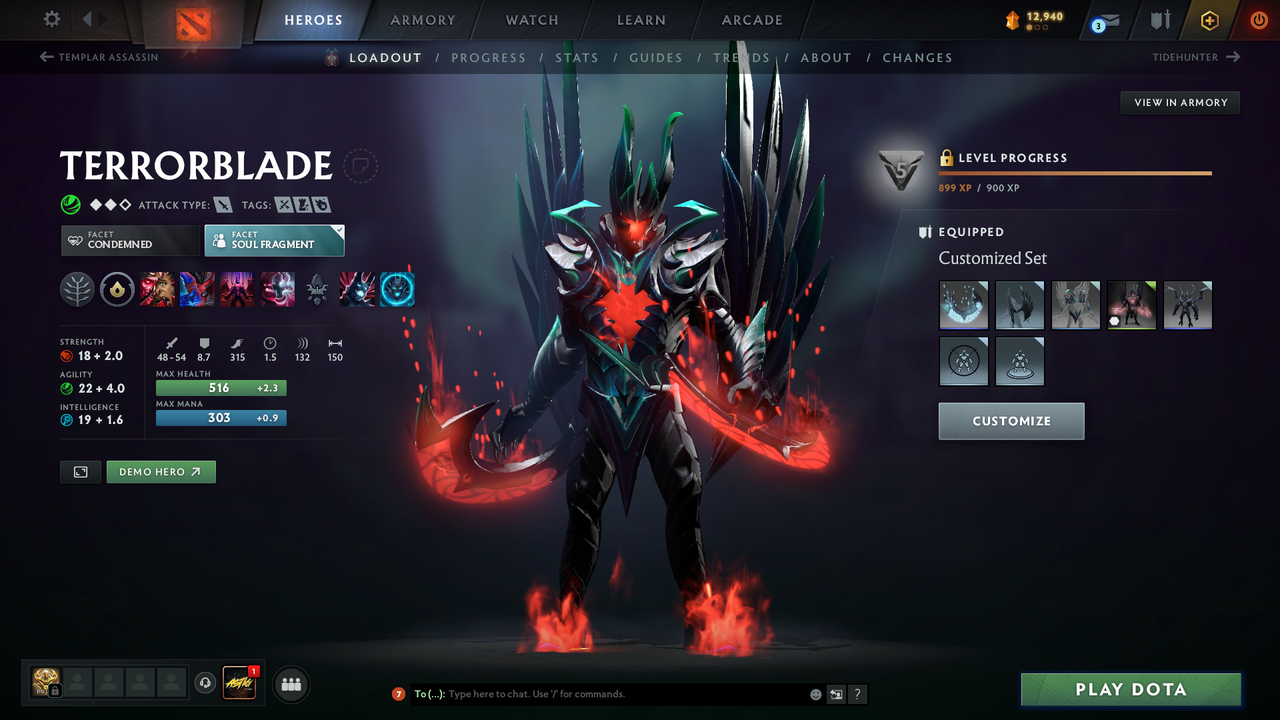The height and width of the screenshot is (720, 1280).
Task: Open the mail notifications icon with badge 3
Action: 1104,20
